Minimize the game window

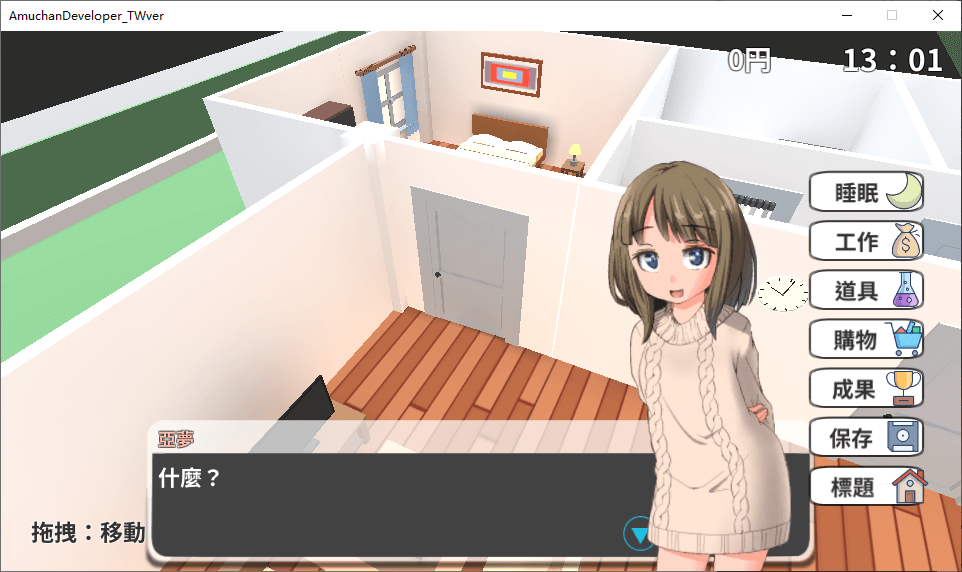coord(847,15)
